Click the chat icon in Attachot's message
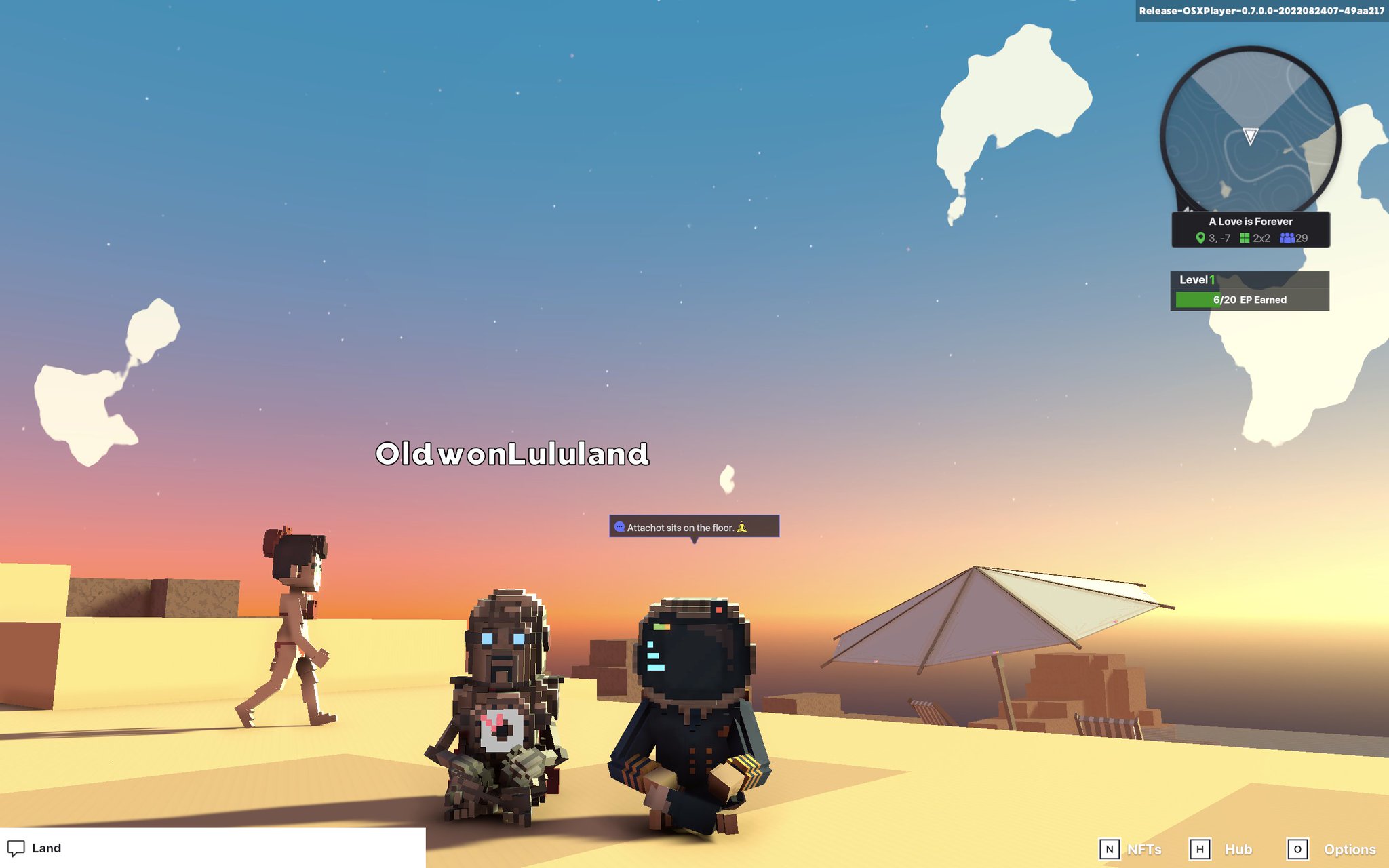 619,526
